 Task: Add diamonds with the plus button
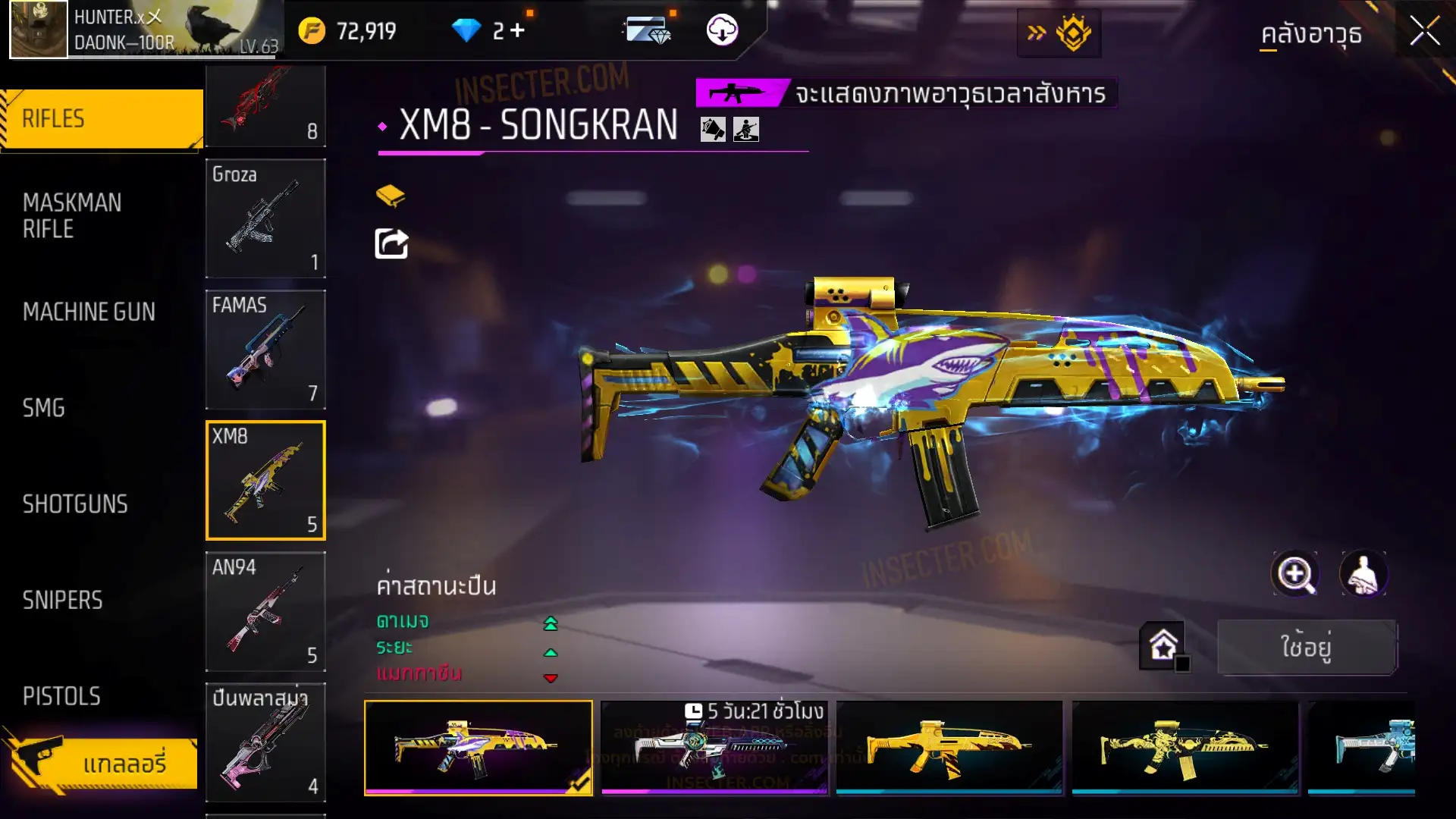[518, 31]
